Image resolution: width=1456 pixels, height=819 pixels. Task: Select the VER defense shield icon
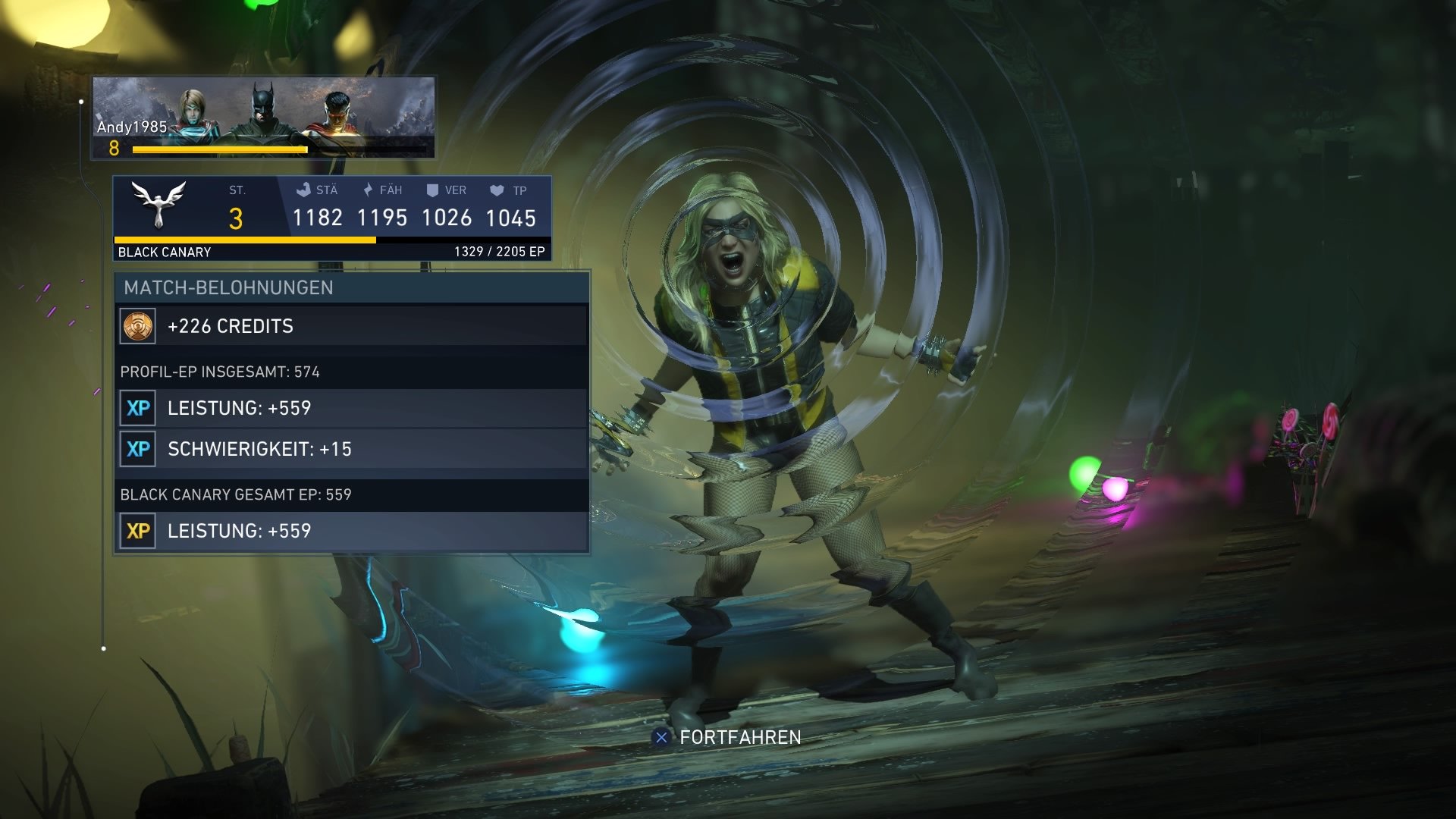coord(433,190)
